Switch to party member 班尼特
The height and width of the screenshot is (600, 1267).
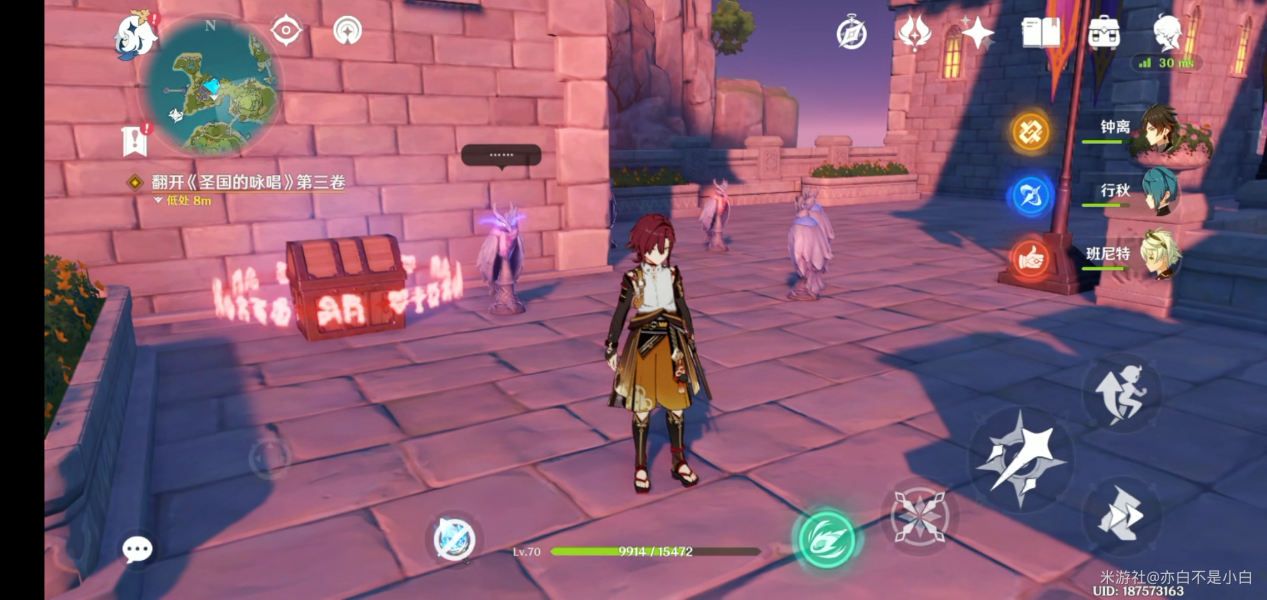pyautogui.click(x=1158, y=254)
